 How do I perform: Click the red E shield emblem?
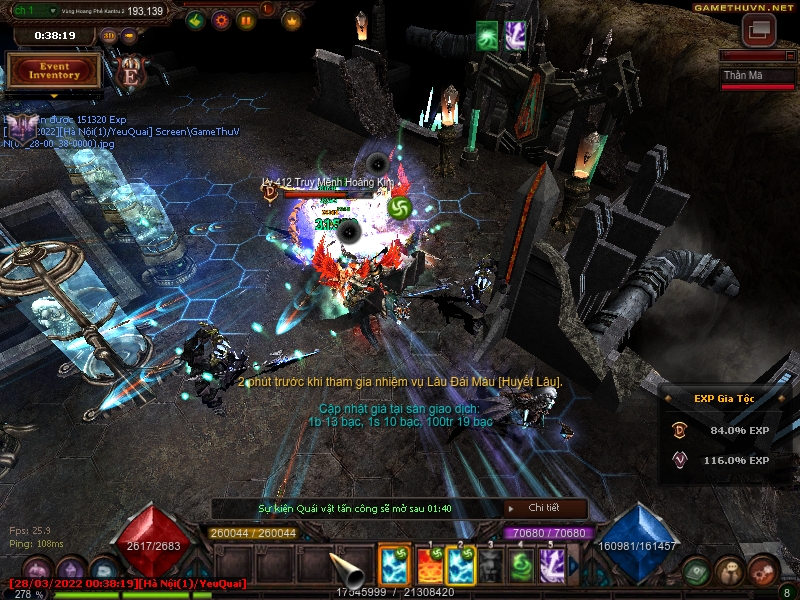click(x=130, y=71)
